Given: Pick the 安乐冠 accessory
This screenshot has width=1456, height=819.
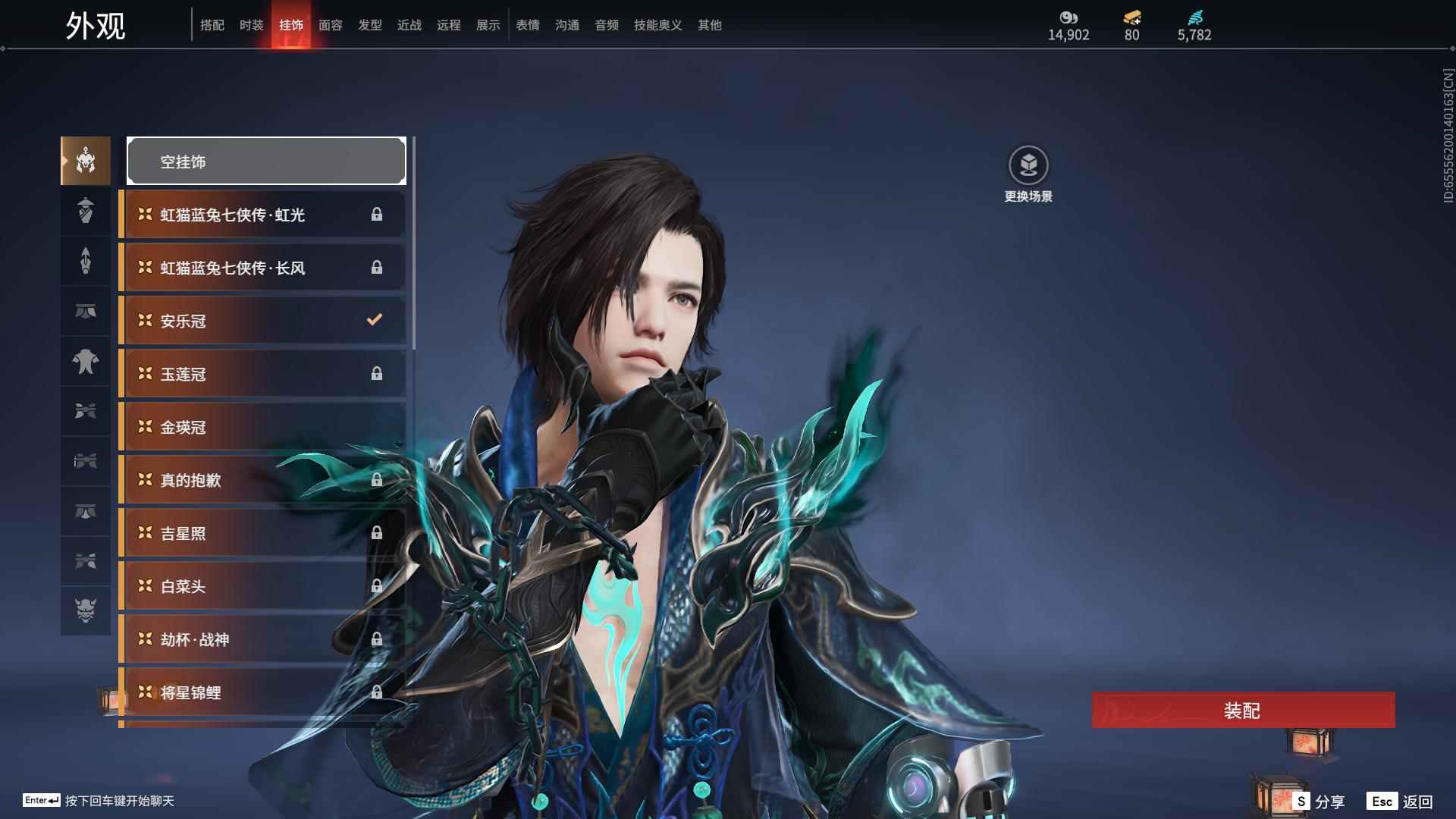Looking at the screenshot, I should coord(262,321).
